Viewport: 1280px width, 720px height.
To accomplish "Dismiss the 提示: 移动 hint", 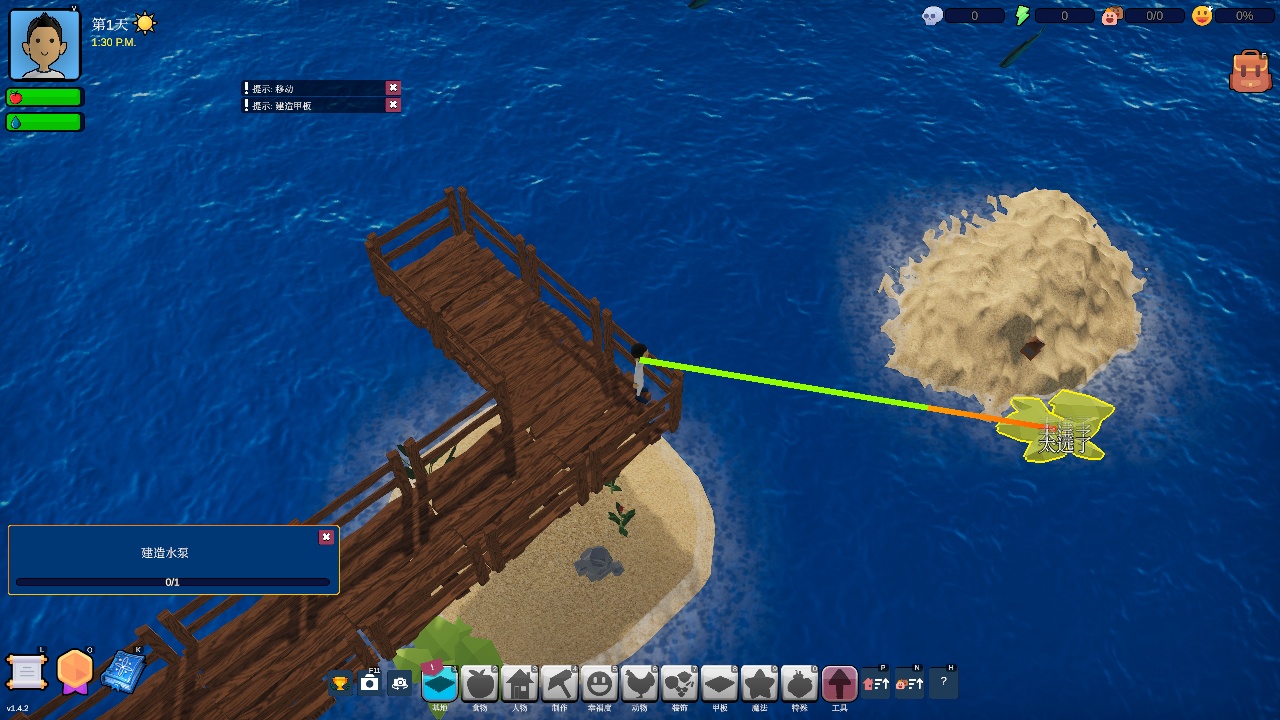I will click(x=393, y=88).
